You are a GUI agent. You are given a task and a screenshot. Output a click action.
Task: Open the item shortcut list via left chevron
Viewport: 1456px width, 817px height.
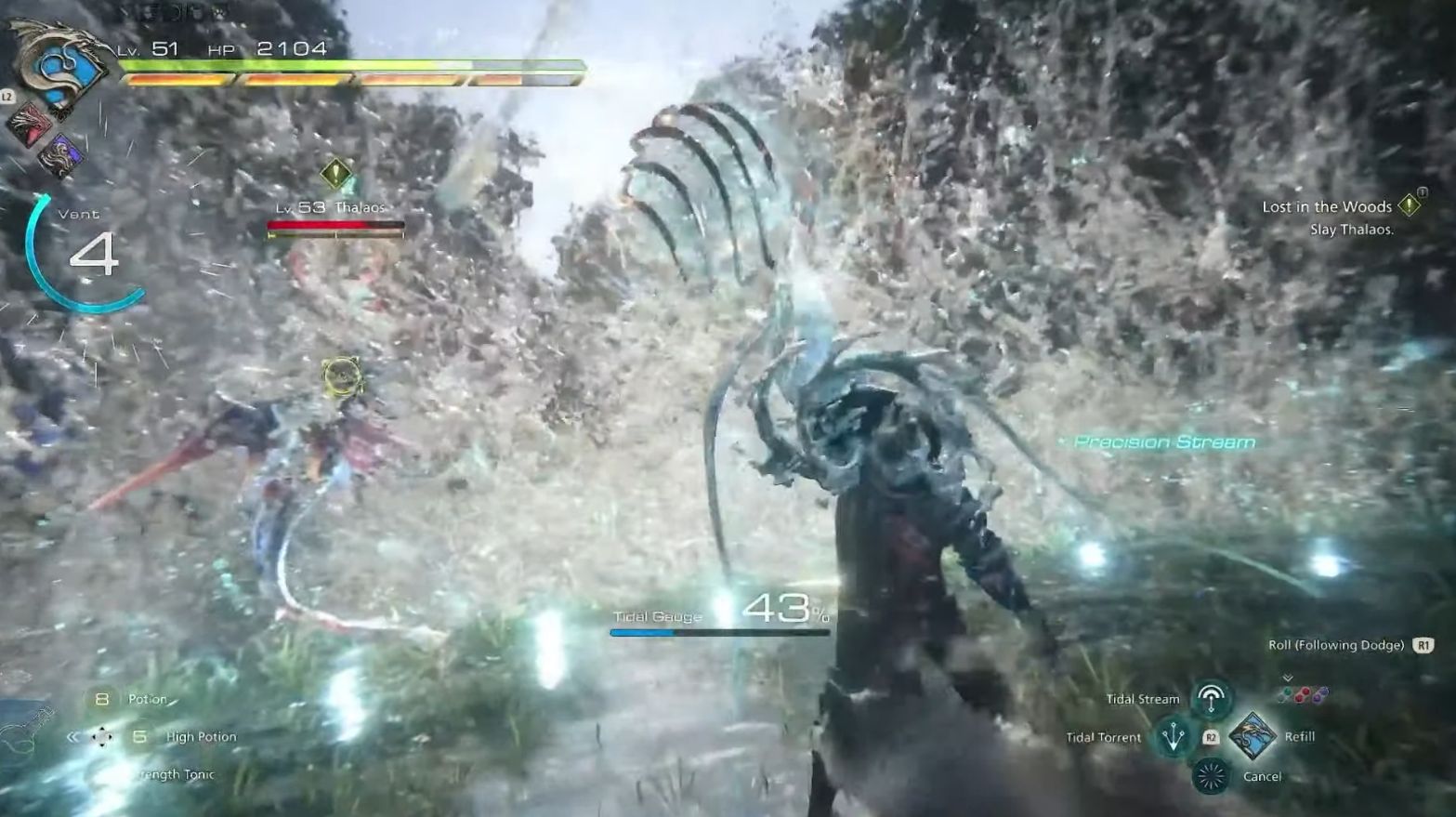72,736
